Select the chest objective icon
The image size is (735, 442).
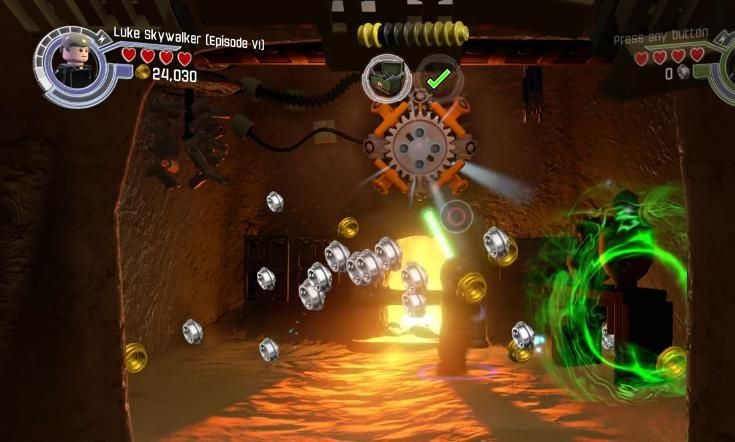388,76
